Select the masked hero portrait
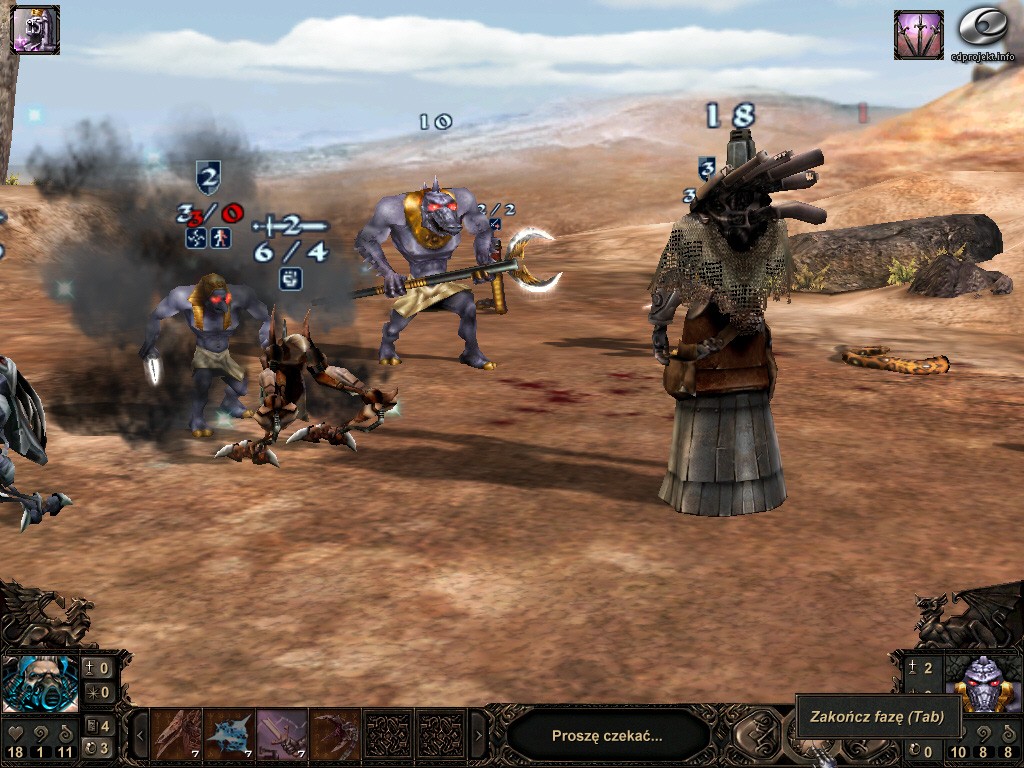The height and width of the screenshot is (768, 1024). tap(40, 683)
